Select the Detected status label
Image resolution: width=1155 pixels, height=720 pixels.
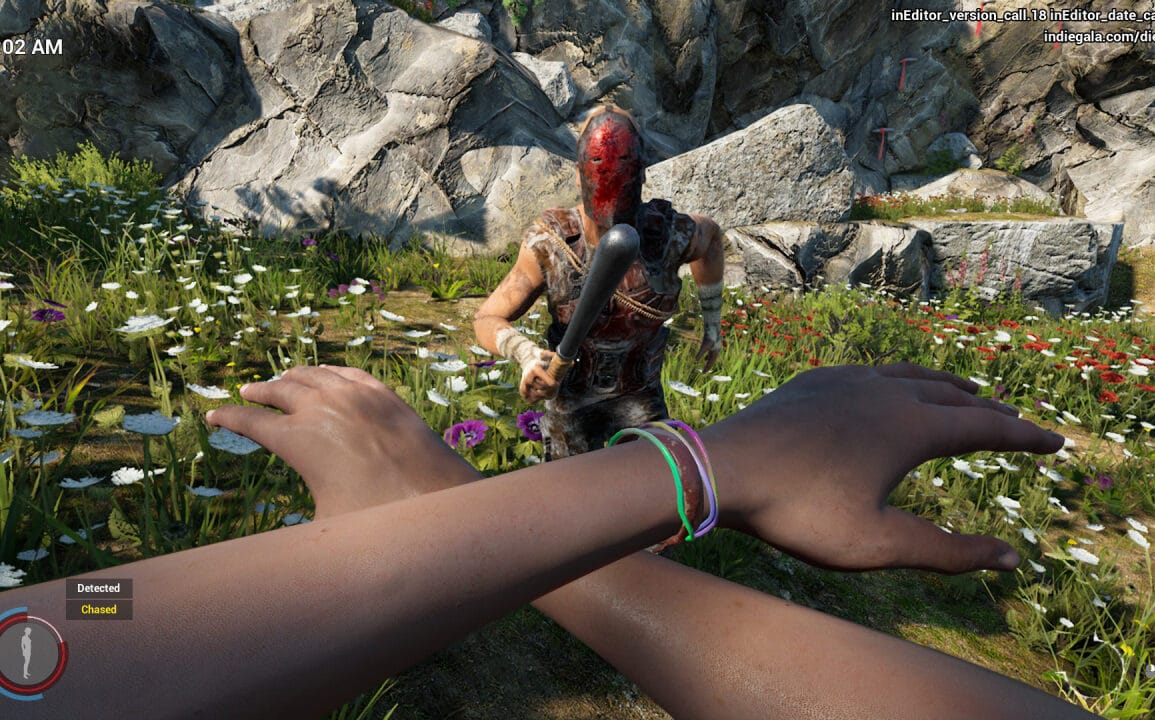pyautogui.click(x=99, y=588)
